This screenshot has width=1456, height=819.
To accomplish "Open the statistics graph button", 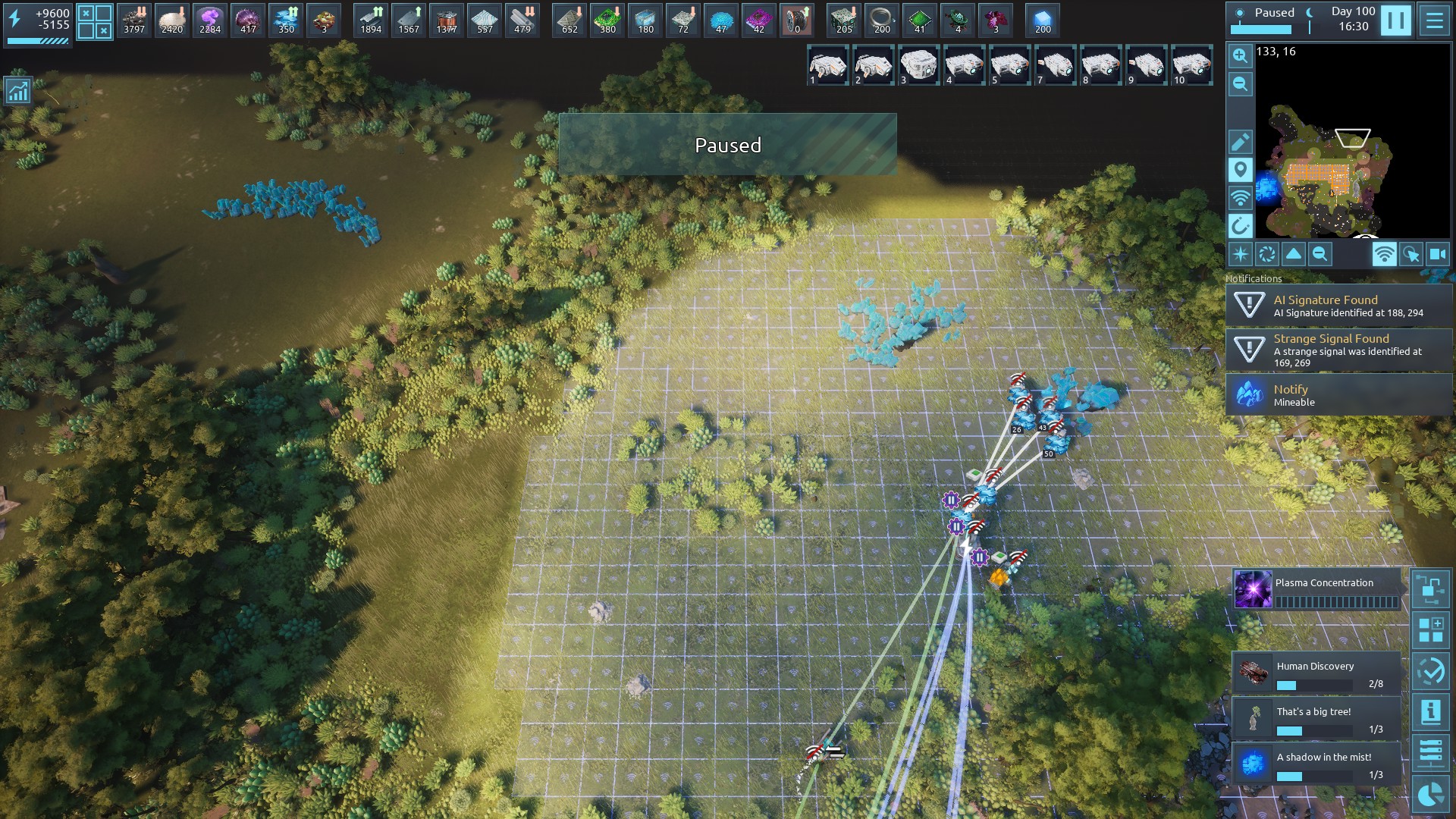I will point(18,91).
